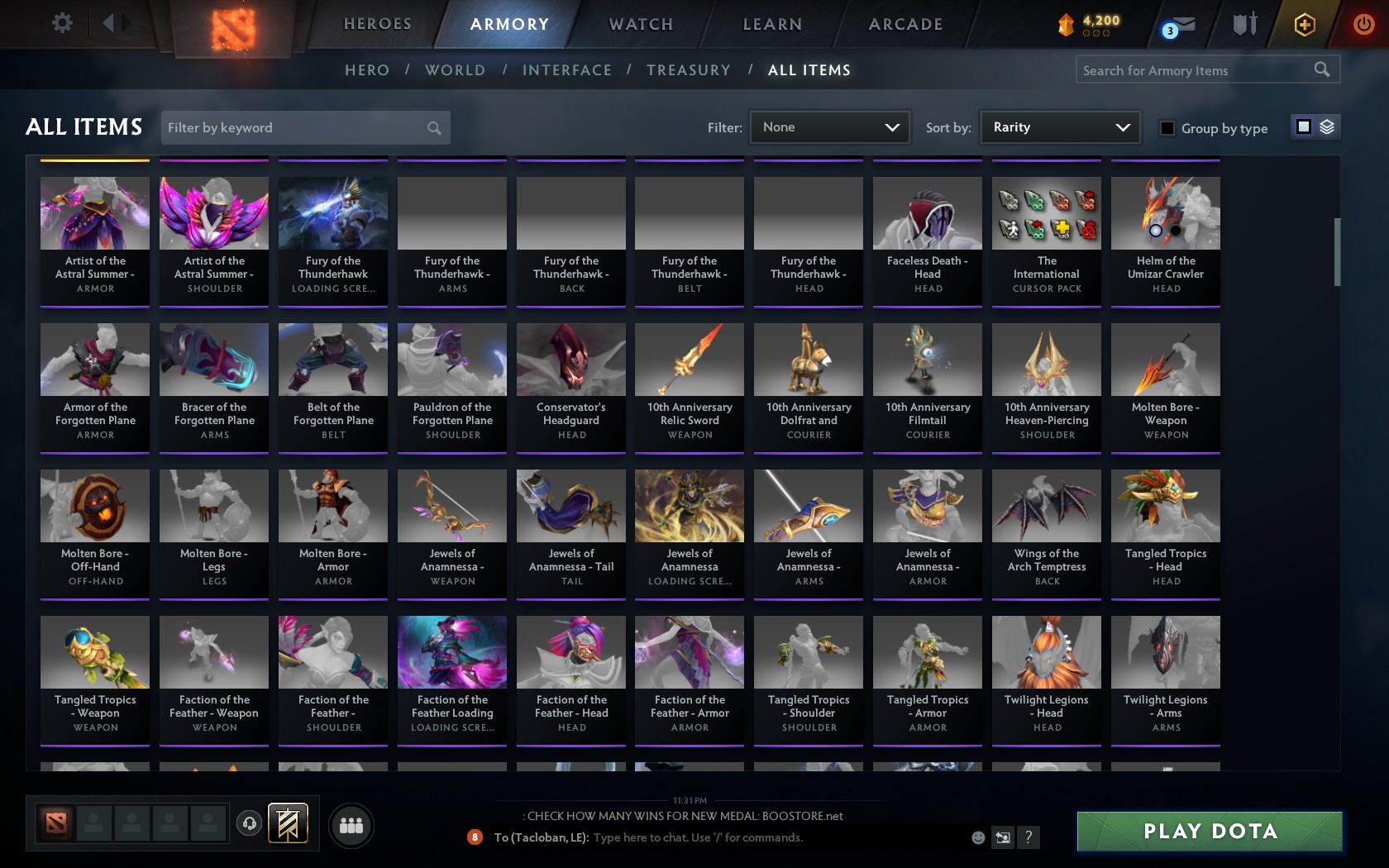1389x868 pixels.
Task: Click the red power button
Action: coord(1363,22)
